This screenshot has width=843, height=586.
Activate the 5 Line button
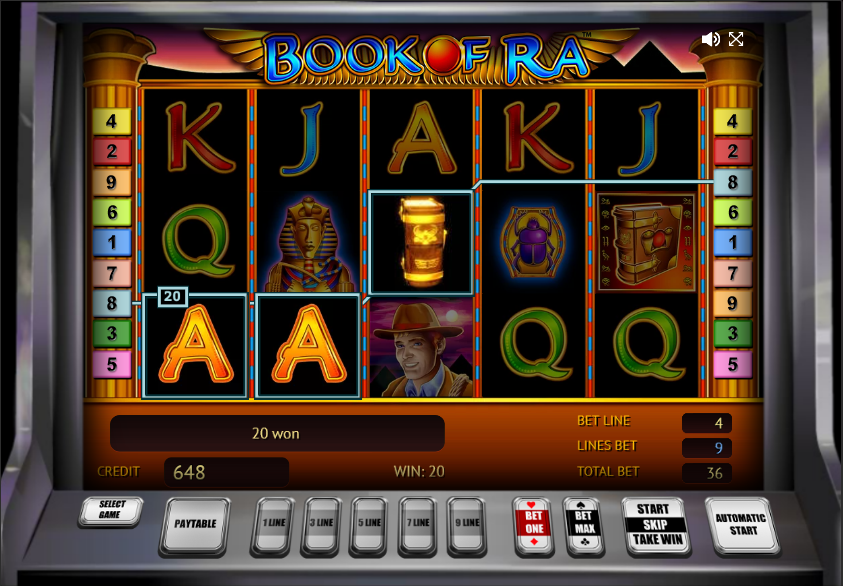(371, 523)
